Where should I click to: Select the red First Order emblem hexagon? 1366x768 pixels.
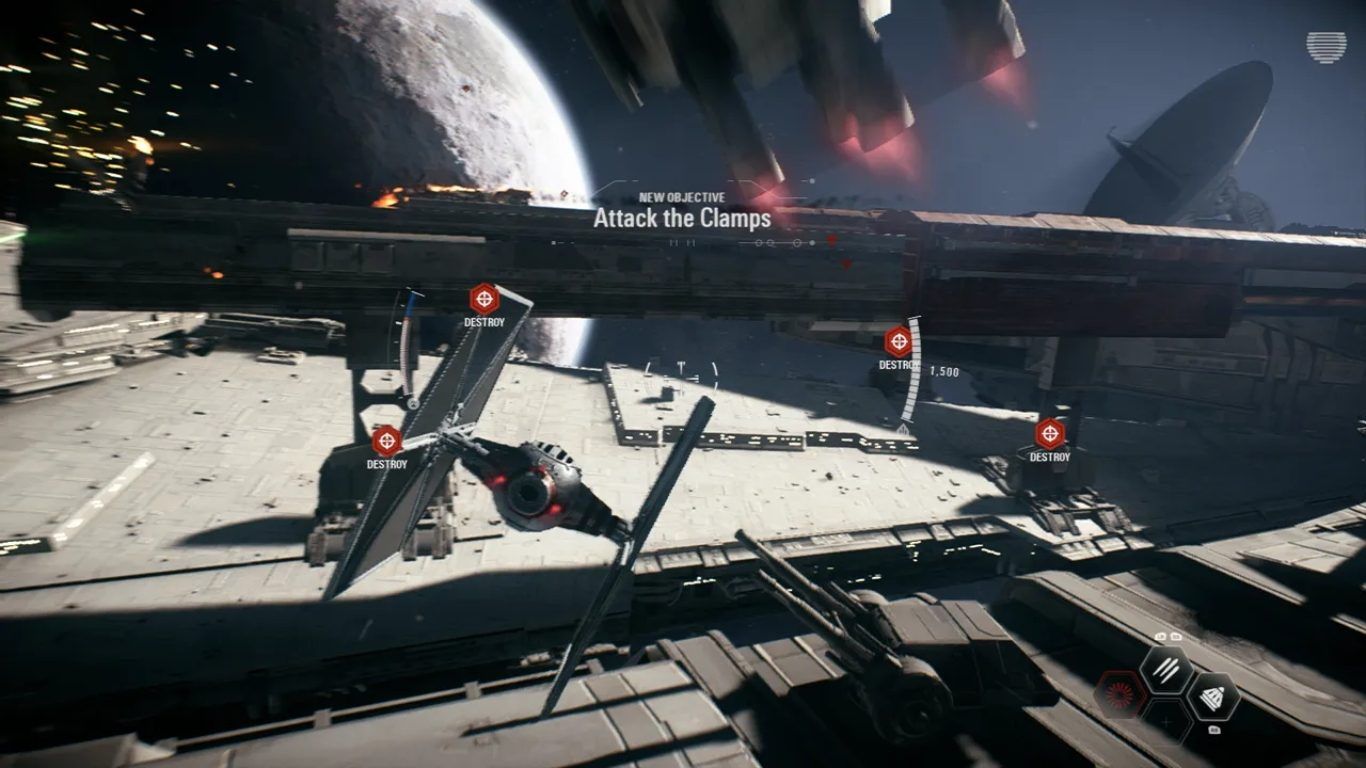pyautogui.click(x=1119, y=695)
